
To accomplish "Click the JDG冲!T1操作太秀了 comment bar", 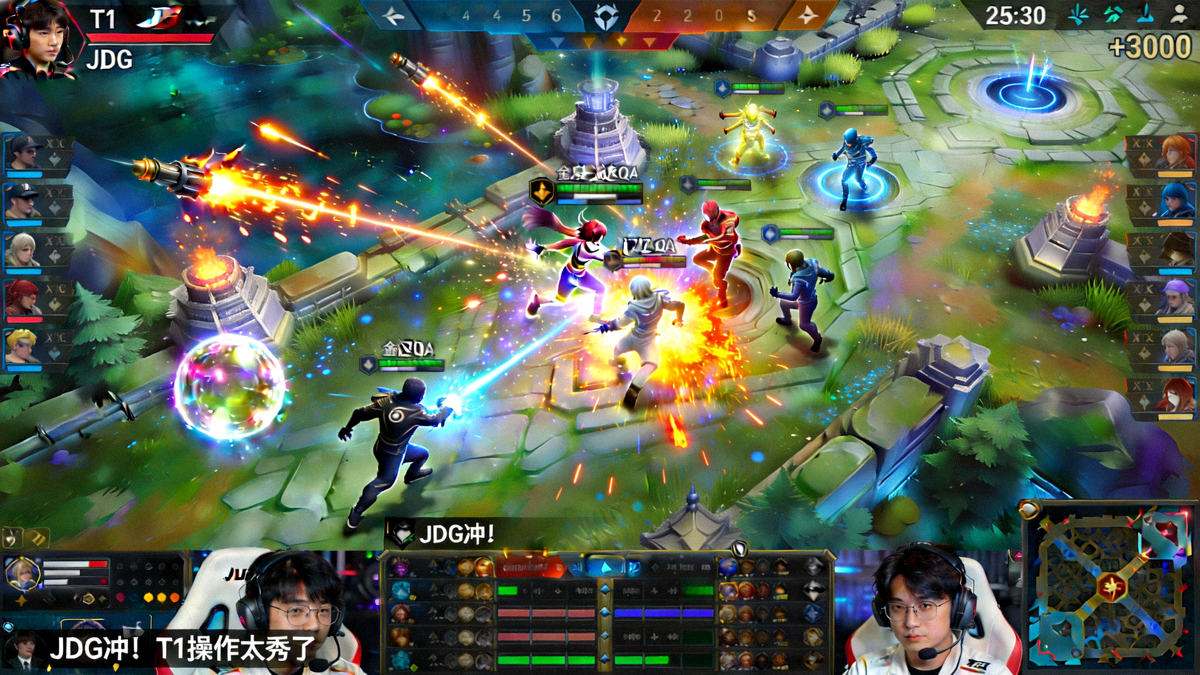I will [x=182, y=650].
